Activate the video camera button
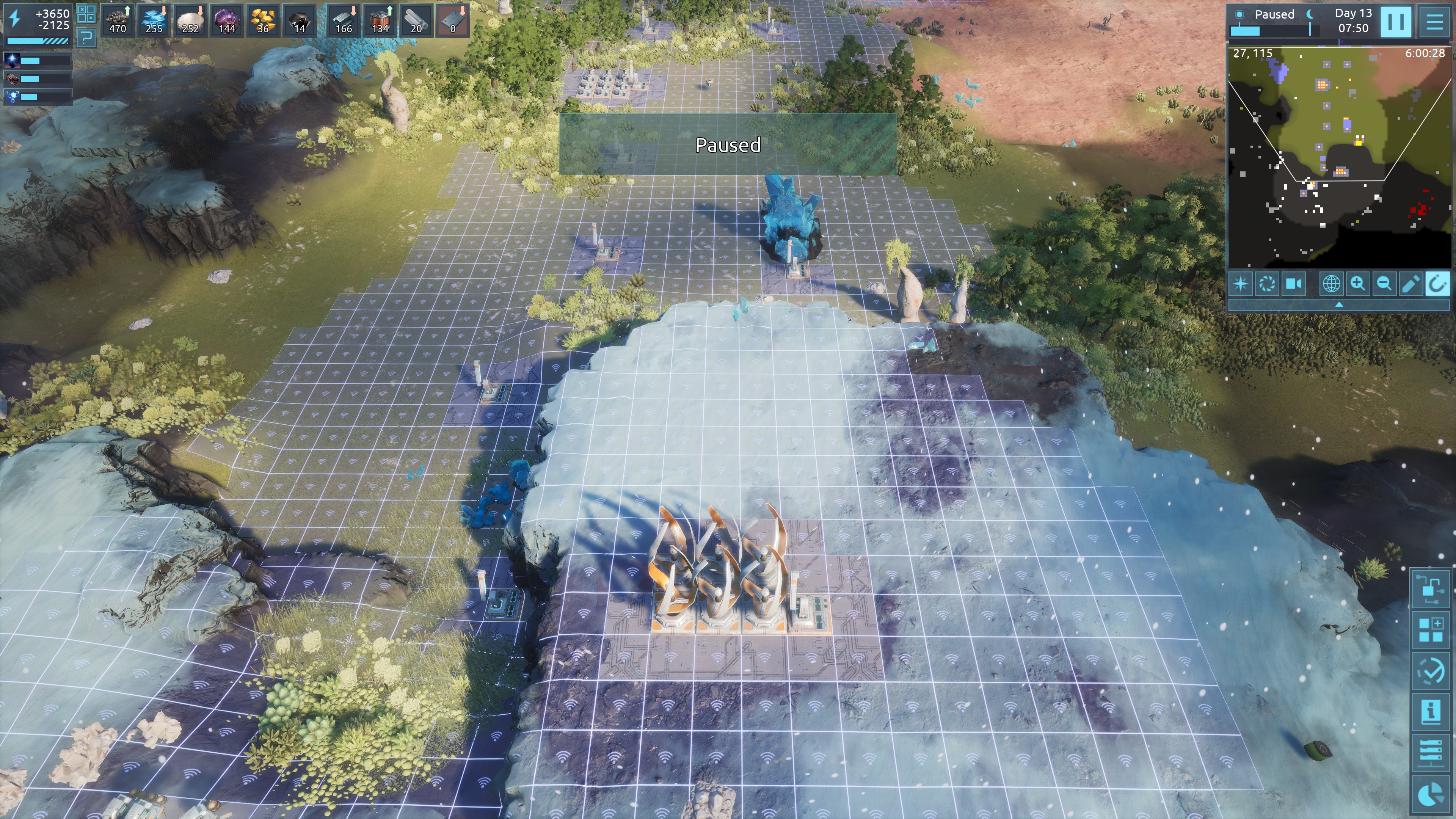The width and height of the screenshot is (1456, 819). pos(1293,283)
